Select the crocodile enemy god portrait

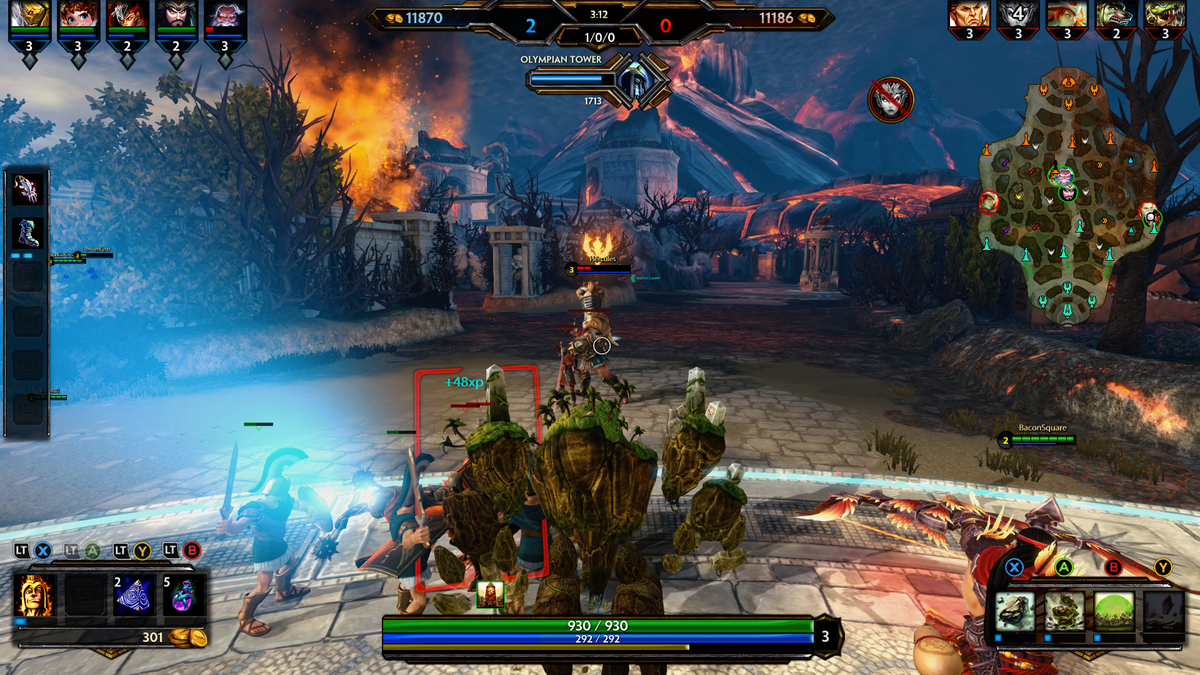[1164, 14]
